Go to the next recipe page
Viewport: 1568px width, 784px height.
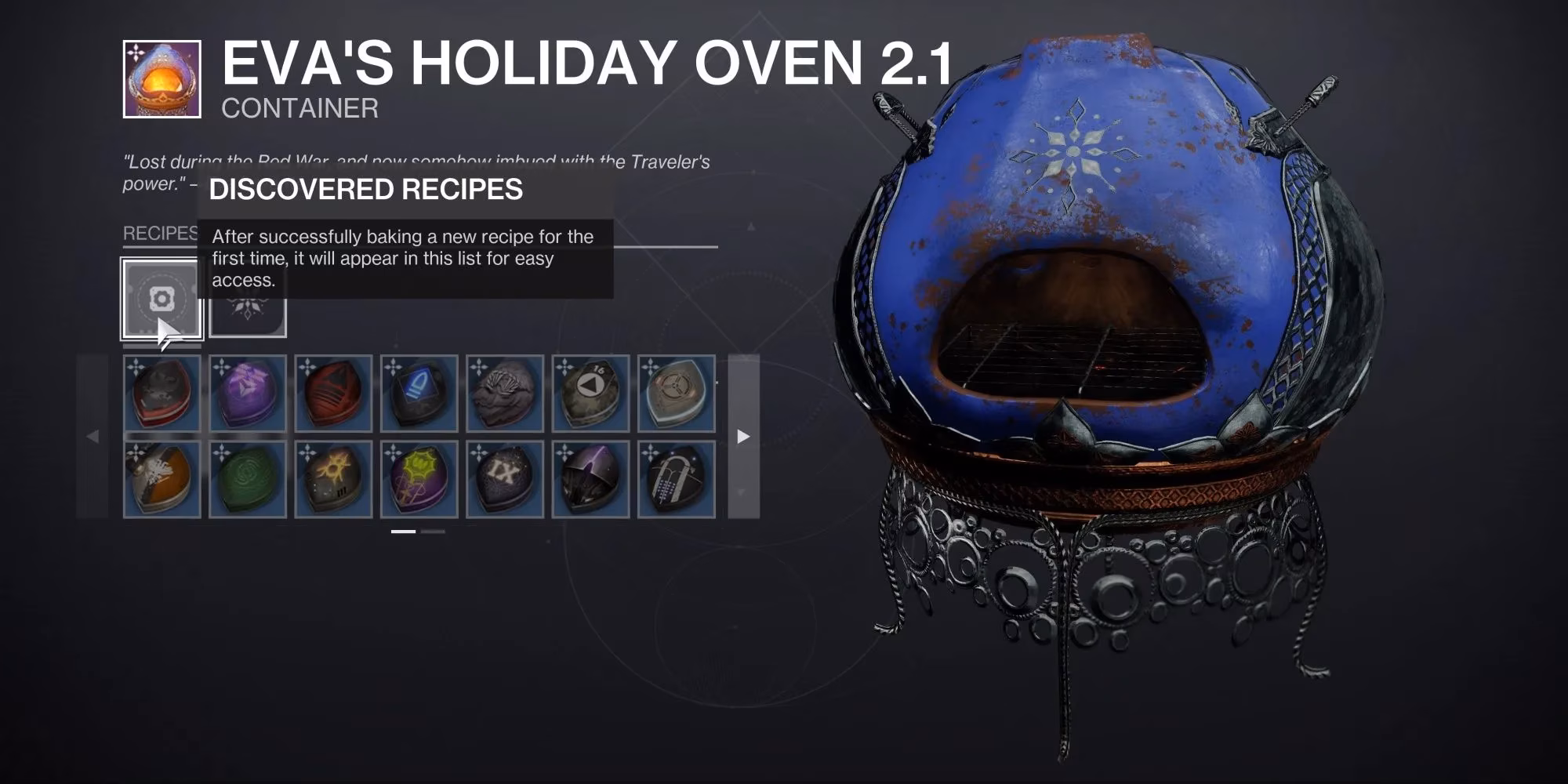[x=743, y=436]
